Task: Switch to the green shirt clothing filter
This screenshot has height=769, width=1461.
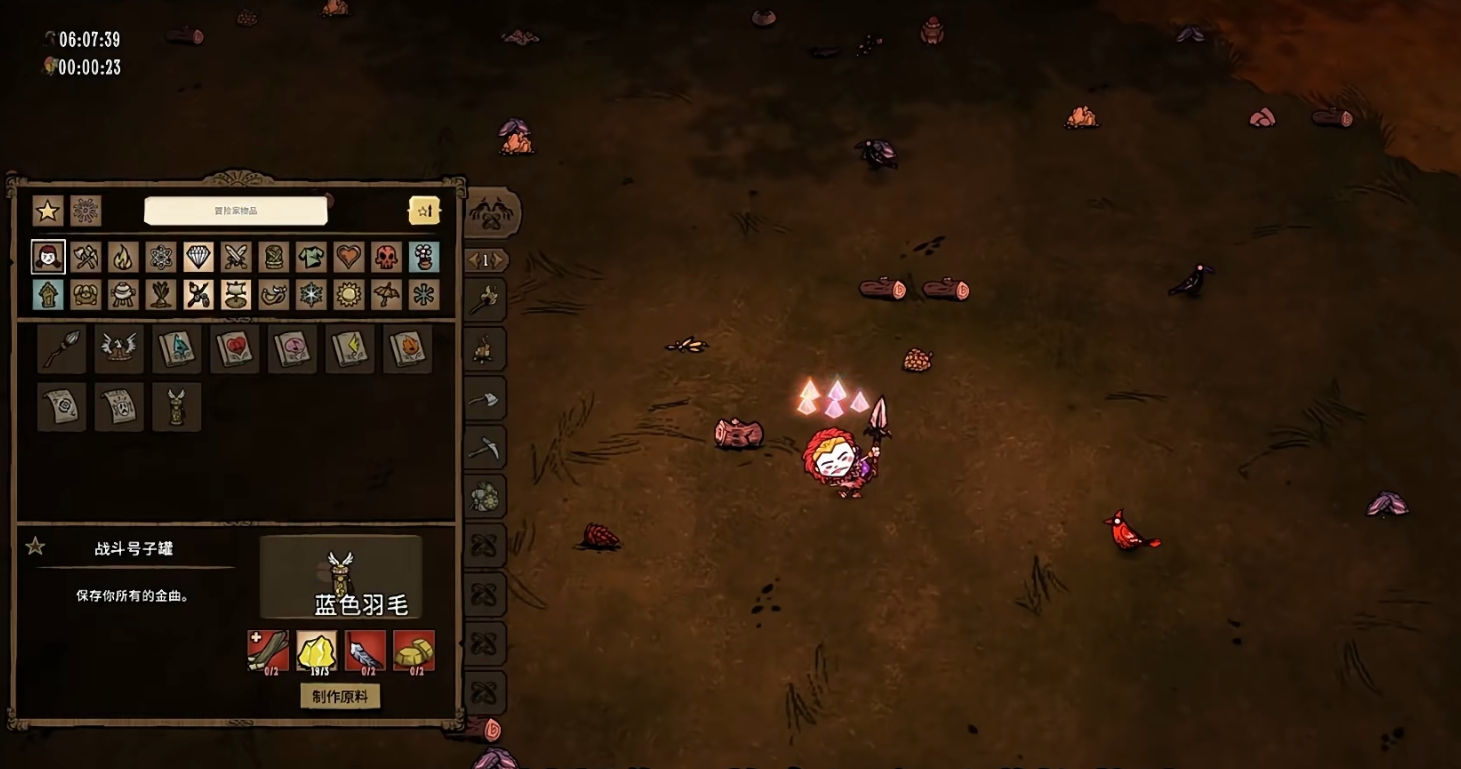Action: pyautogui.click(x=311, y=257)
